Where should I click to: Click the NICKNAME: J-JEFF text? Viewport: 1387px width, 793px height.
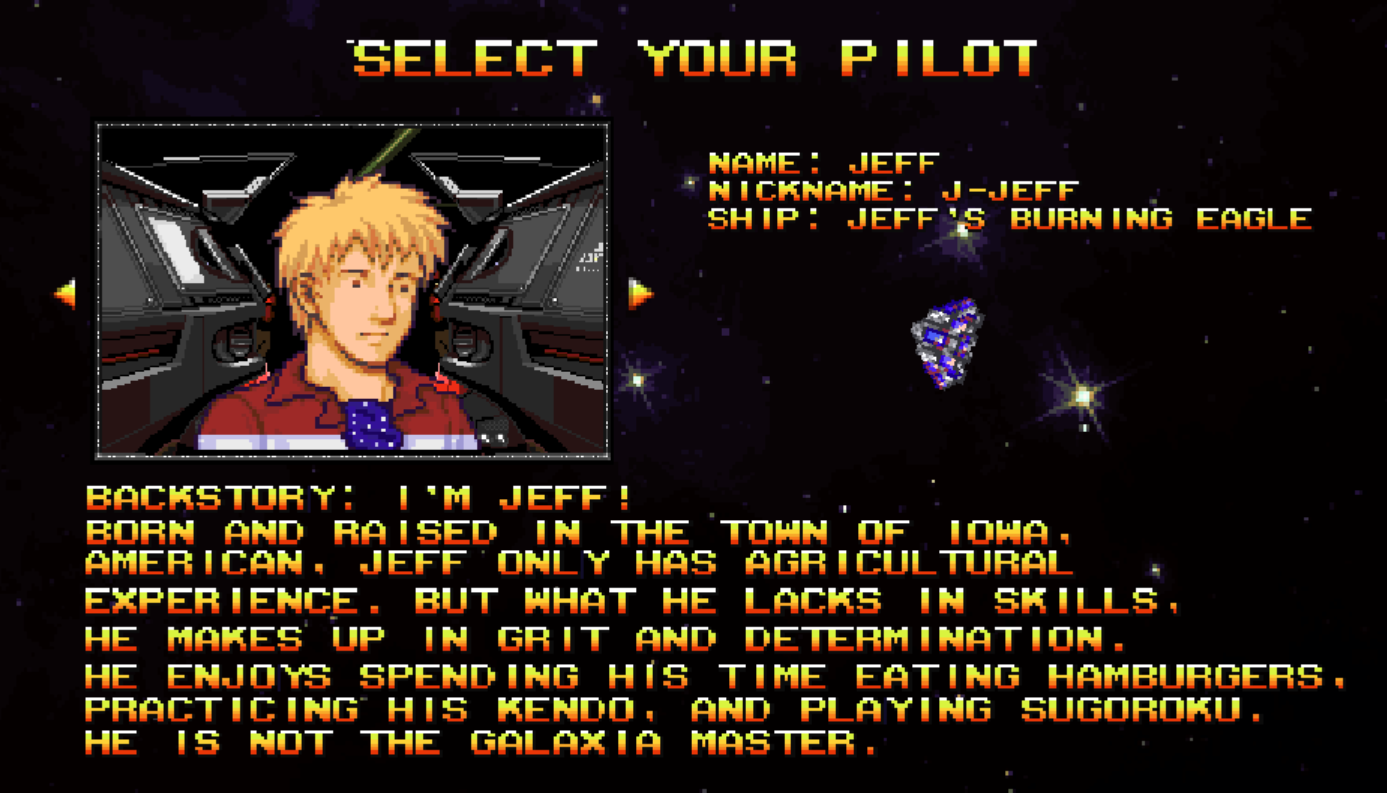(893, 190)
